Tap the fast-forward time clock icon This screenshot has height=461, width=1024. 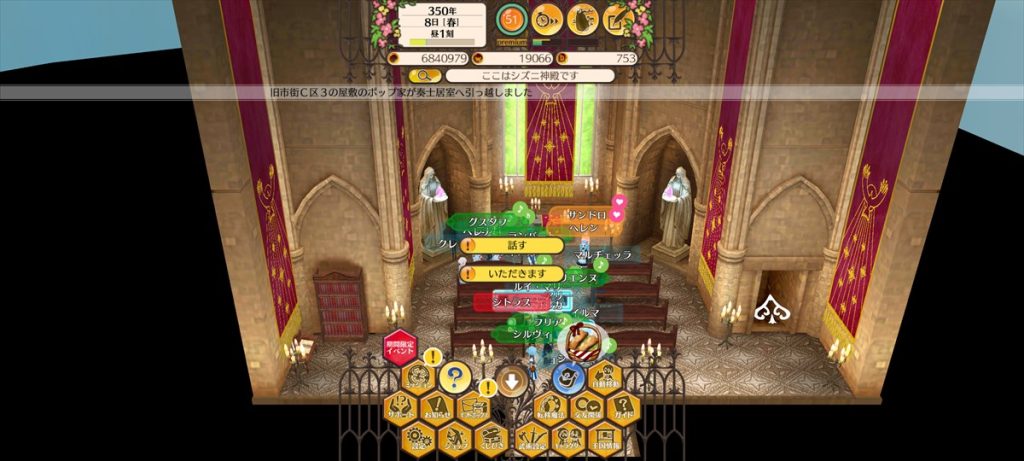[x=546, y=17]
